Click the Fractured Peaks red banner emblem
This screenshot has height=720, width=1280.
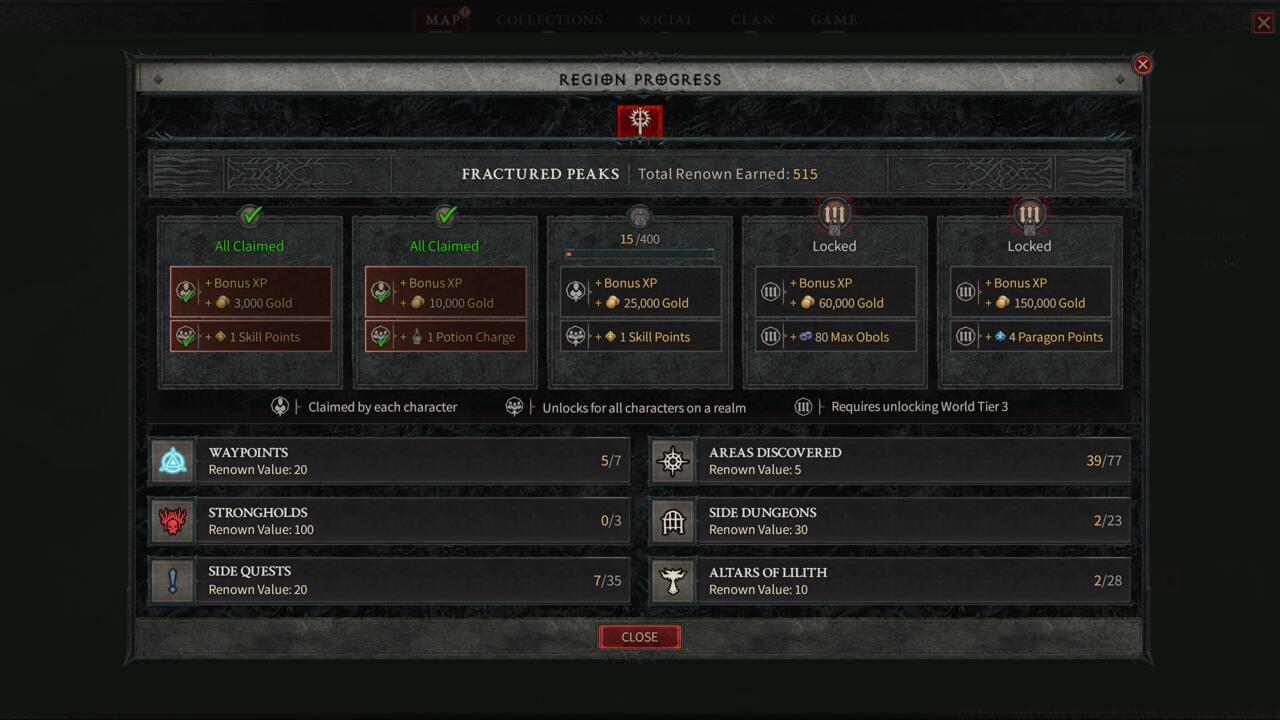coord(639,120)
